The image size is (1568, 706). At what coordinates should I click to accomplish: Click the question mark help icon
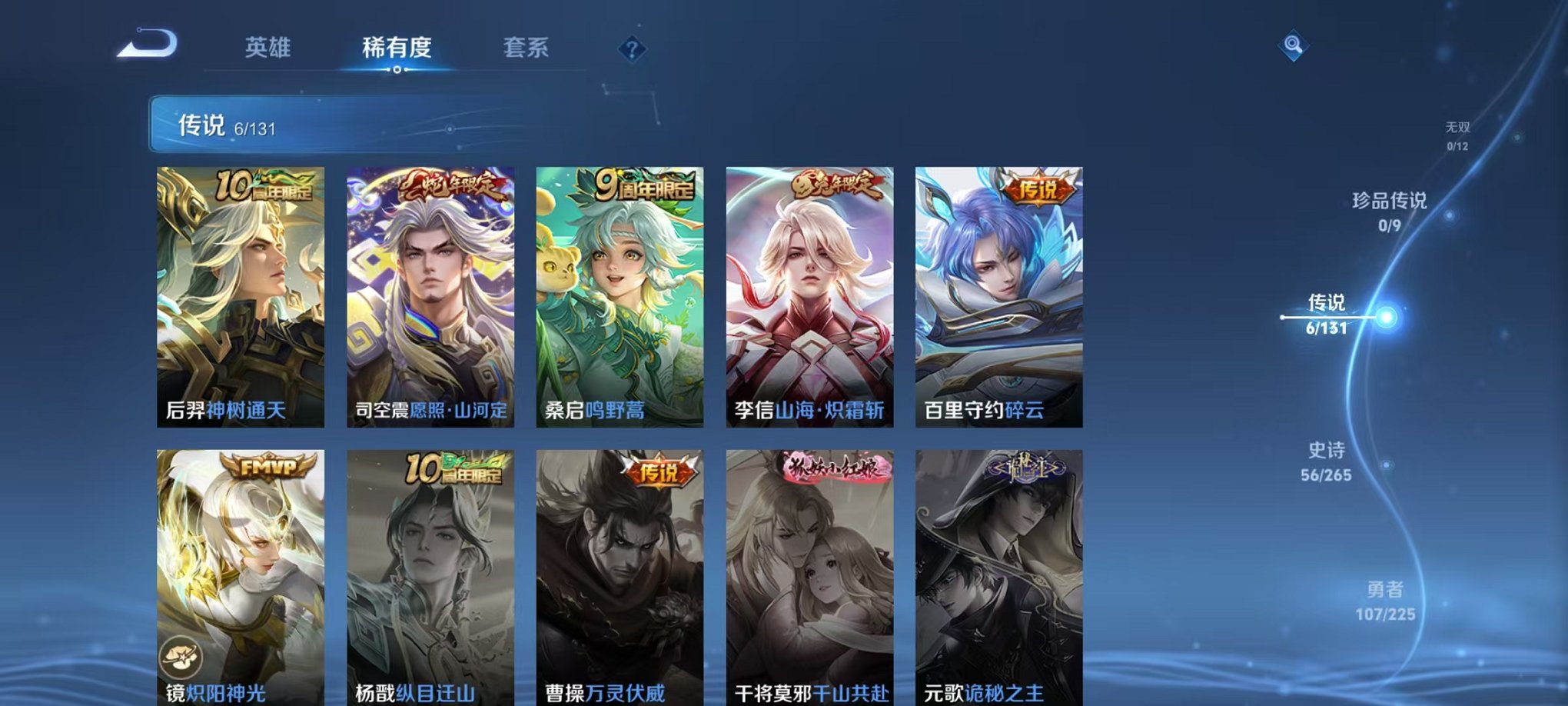click(x=632, y=51)
